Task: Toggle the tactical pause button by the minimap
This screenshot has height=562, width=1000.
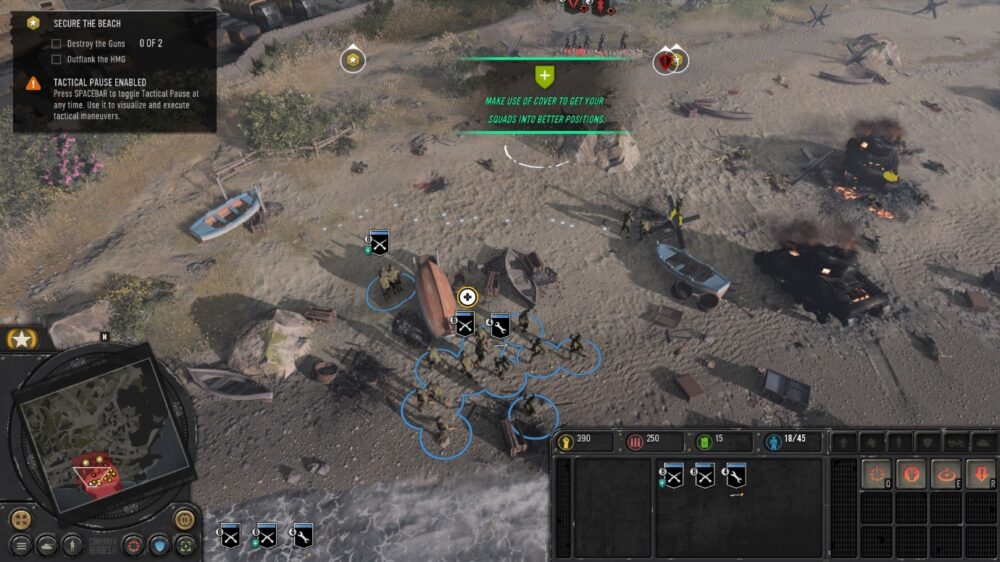Action: pos(185,519)
